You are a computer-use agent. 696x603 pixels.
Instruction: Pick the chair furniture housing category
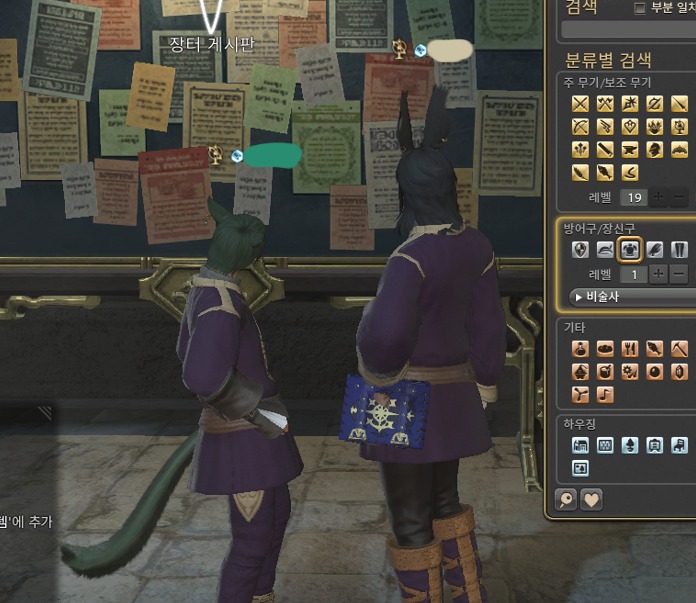point(680,445)
